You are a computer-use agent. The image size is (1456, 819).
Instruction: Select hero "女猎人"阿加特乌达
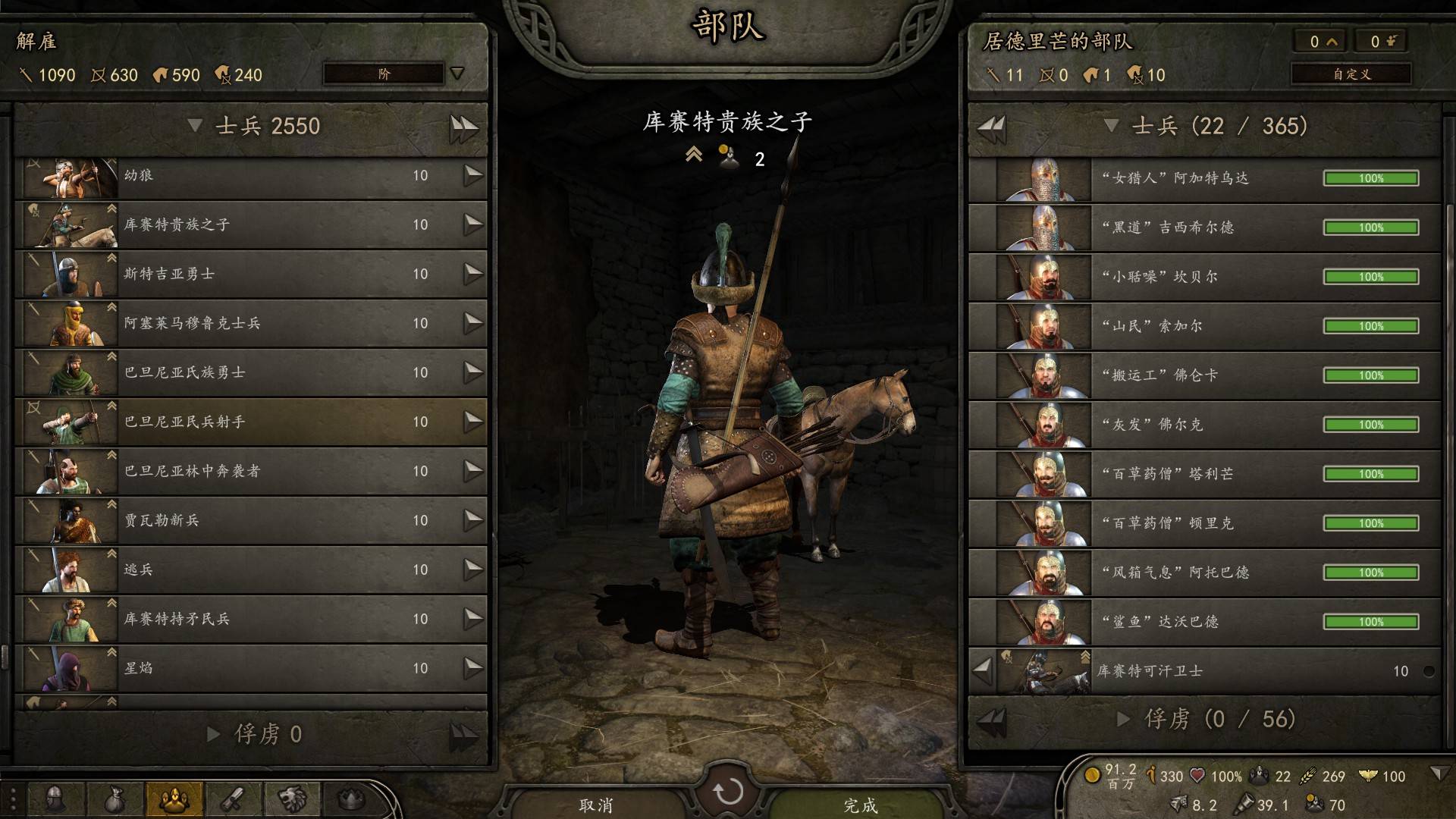1204,179
